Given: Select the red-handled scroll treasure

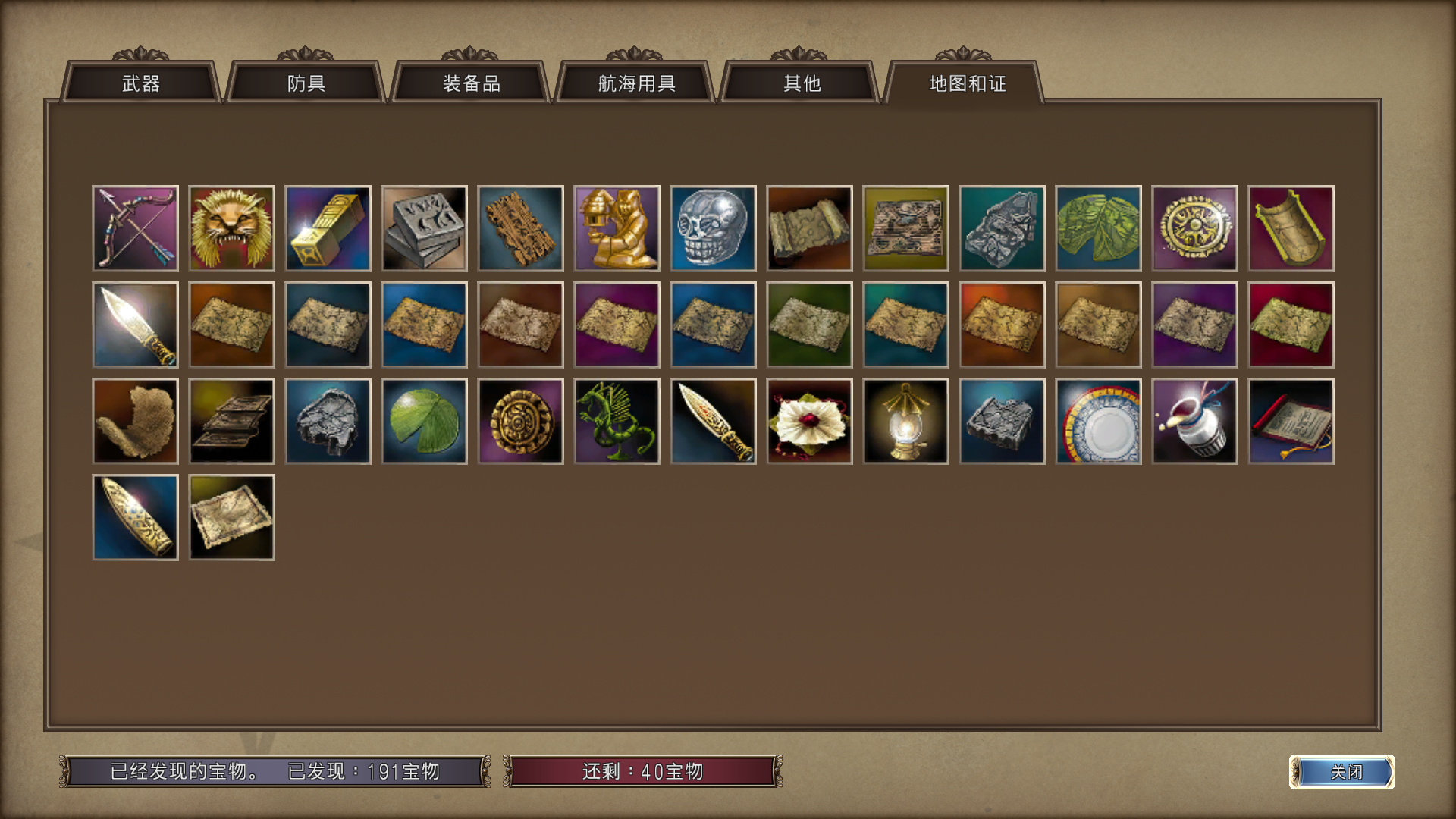Looking at the screenshot, I should pyautogui.click(x=1291, y=421).
